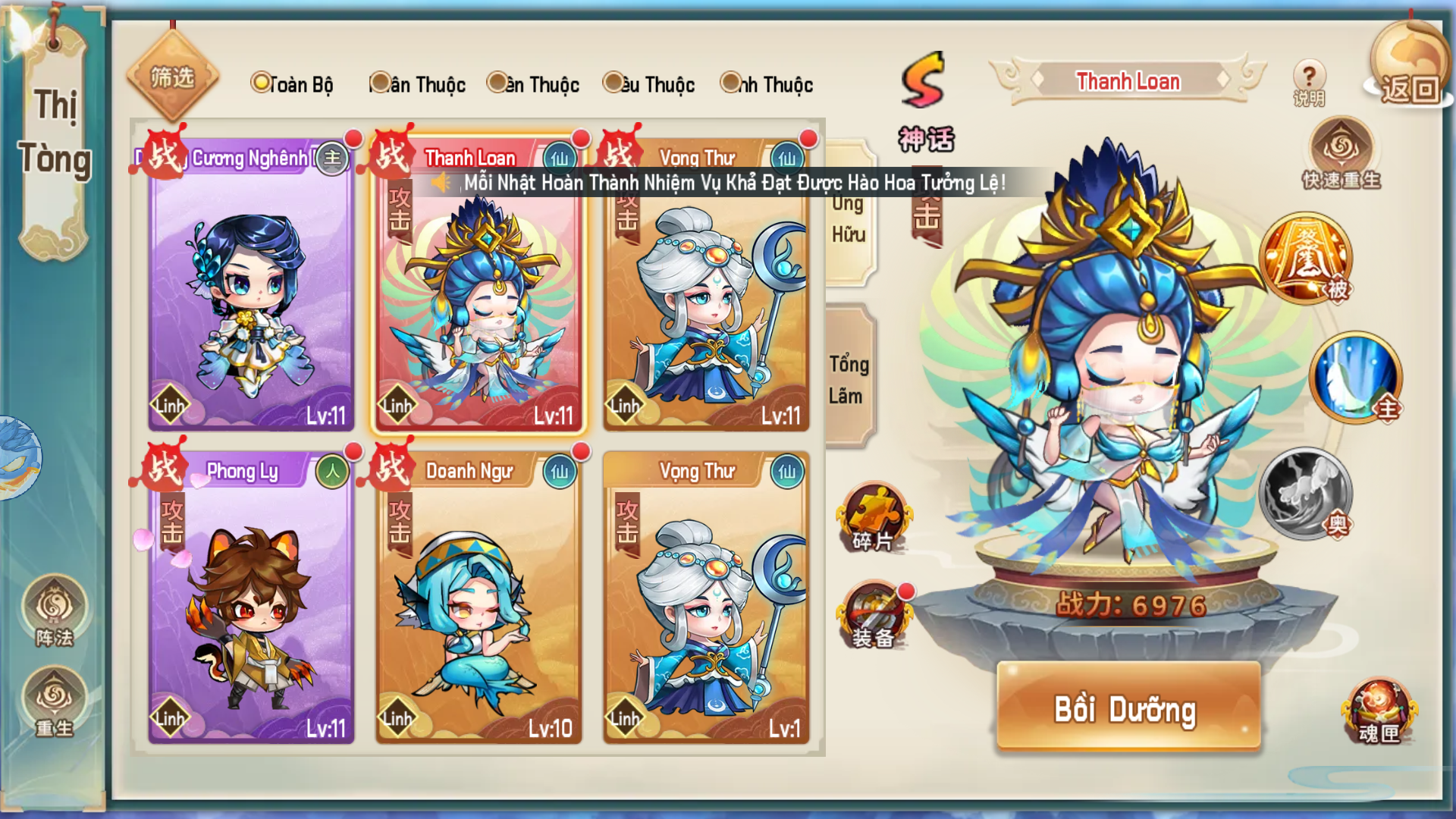This screenshot has width=1456, height=819.
Task: View the blue 主 main skill icon
Action: (x=1355, y=377)
